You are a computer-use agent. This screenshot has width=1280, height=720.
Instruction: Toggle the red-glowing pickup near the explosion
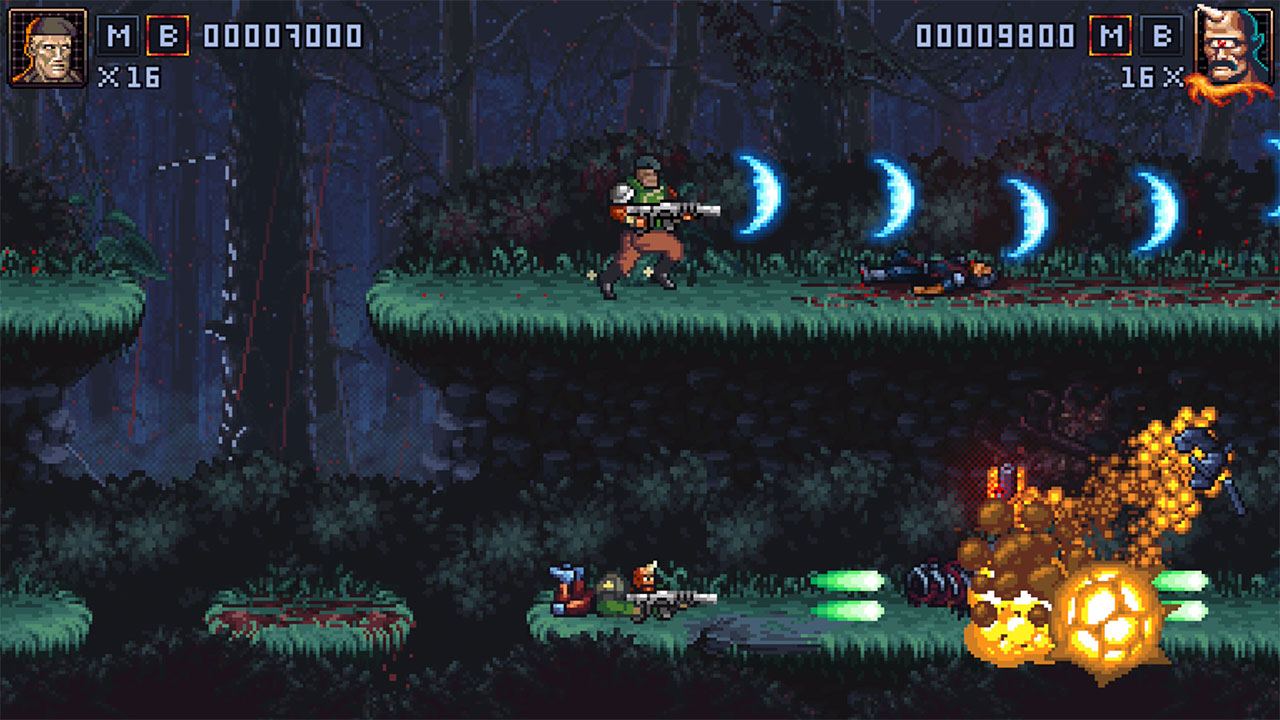coord(1000,480)
